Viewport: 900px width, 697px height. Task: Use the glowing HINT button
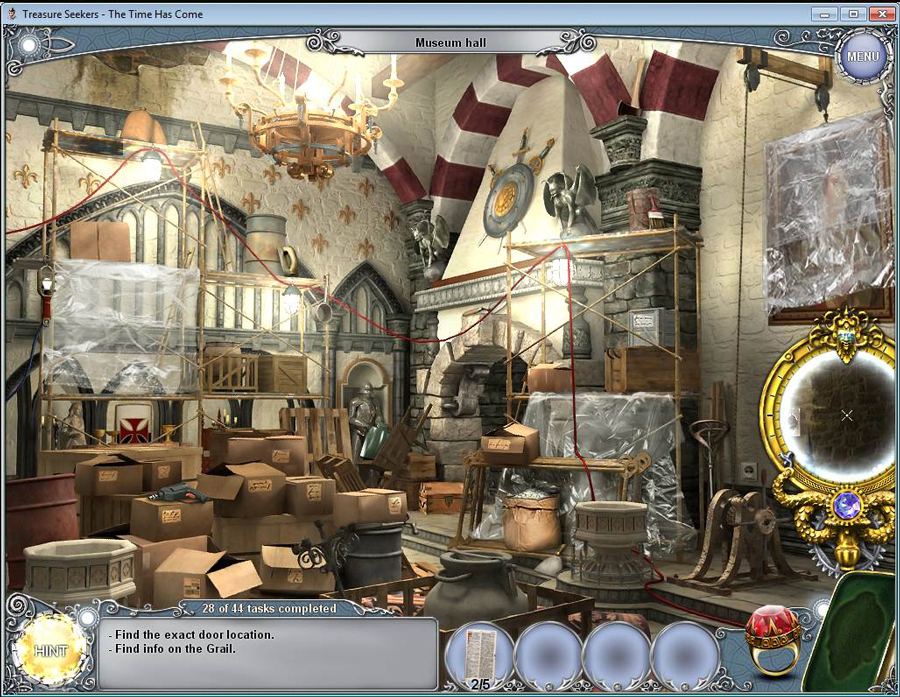(48, 650)
